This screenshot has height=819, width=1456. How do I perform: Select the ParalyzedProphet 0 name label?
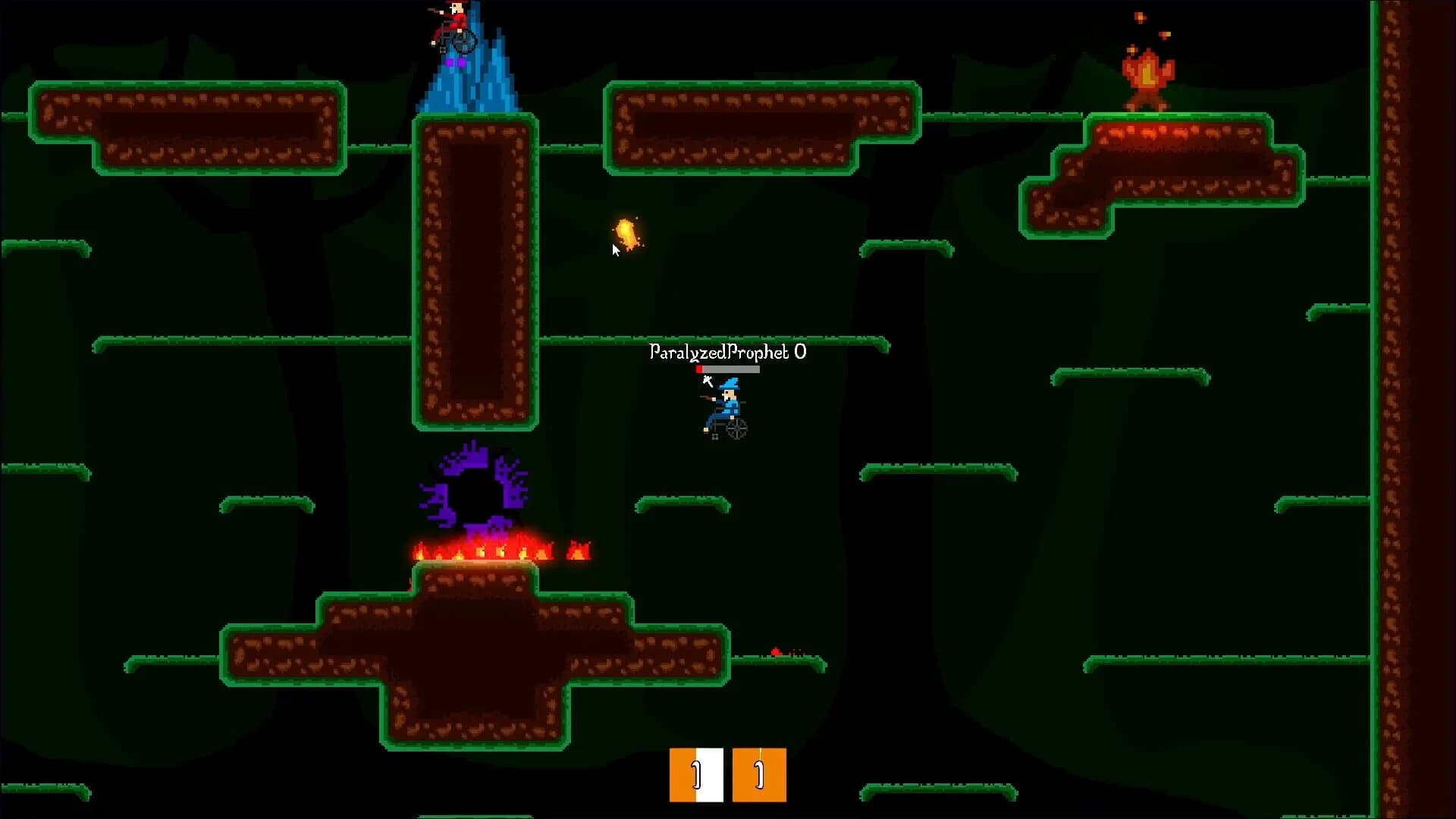[x=726, y=352]
